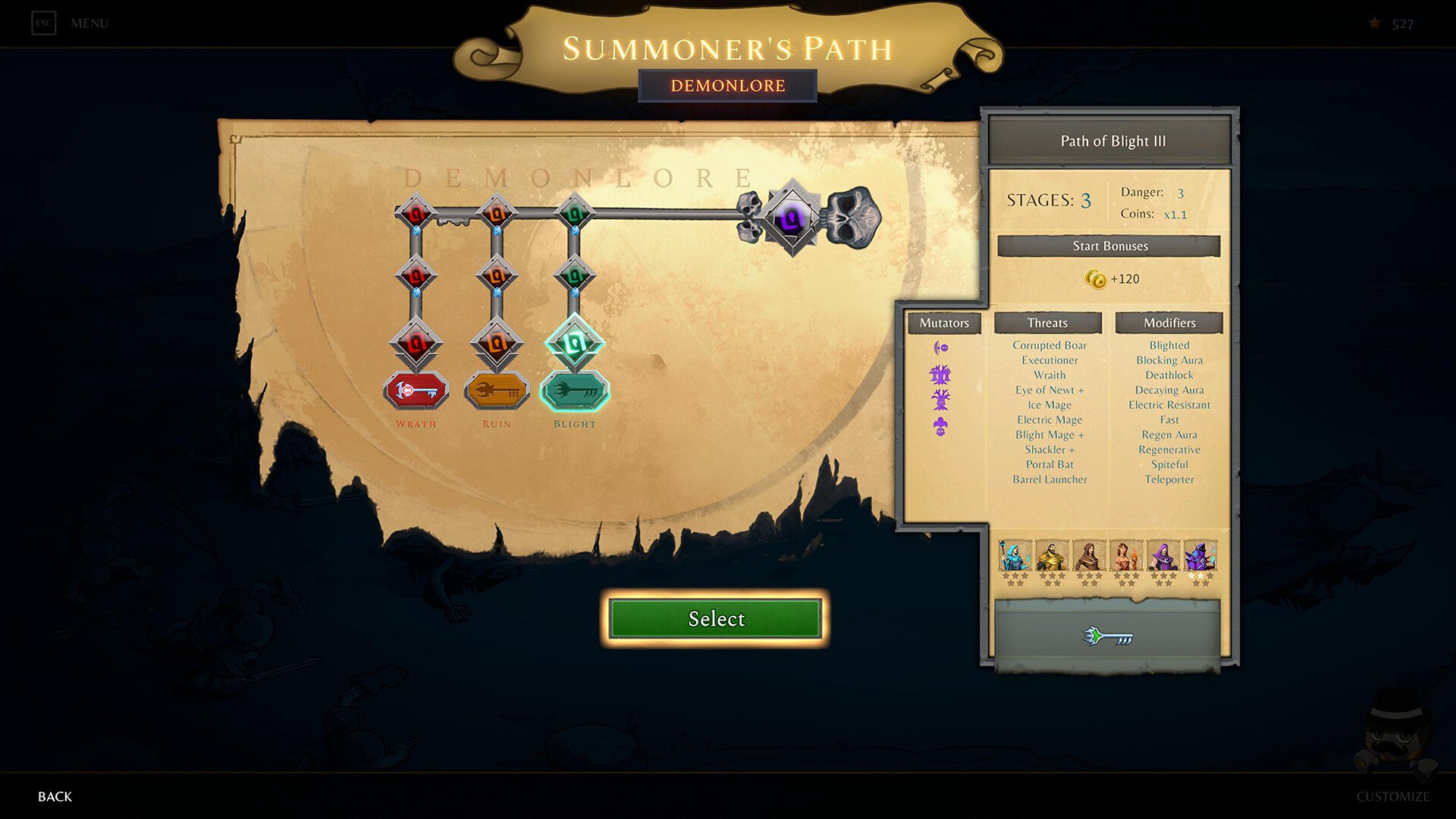
Task: Select the middle green Blight stage node
Action: (575, 275)
